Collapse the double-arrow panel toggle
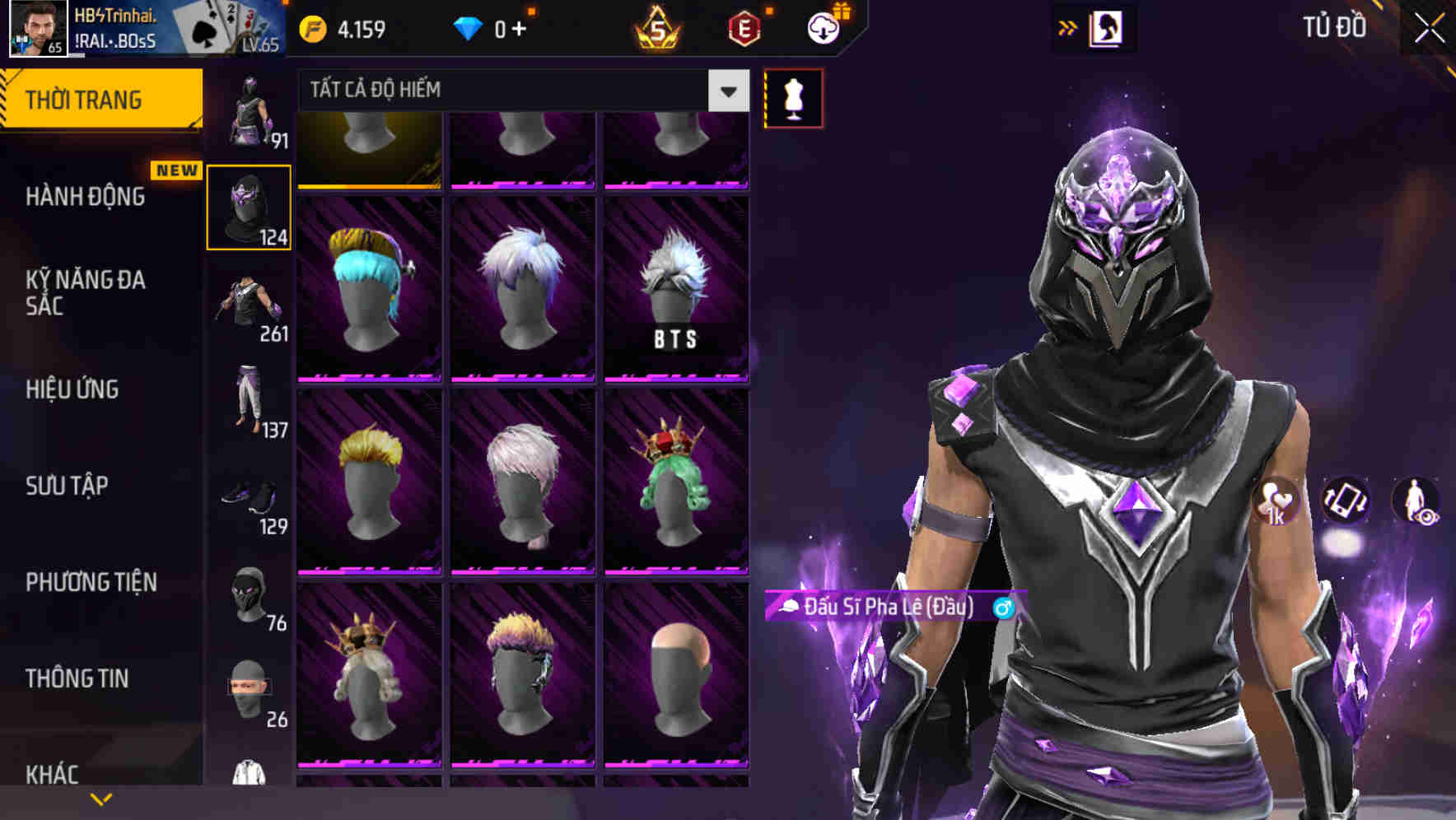The width and height of the screenshot is (1456, 820). (1068, 26)
